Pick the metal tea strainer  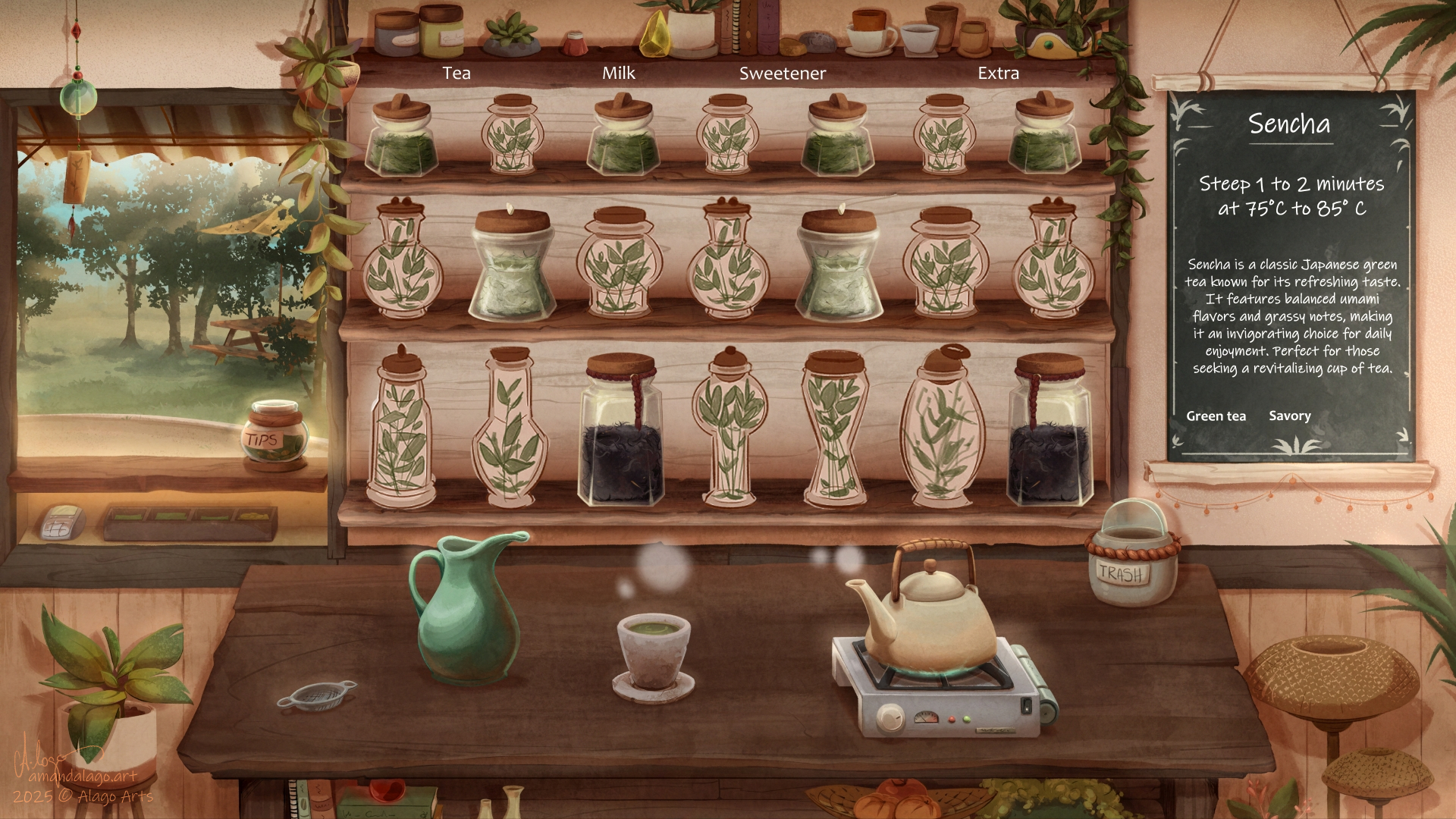pyautogui.click(x=318, y=695)
